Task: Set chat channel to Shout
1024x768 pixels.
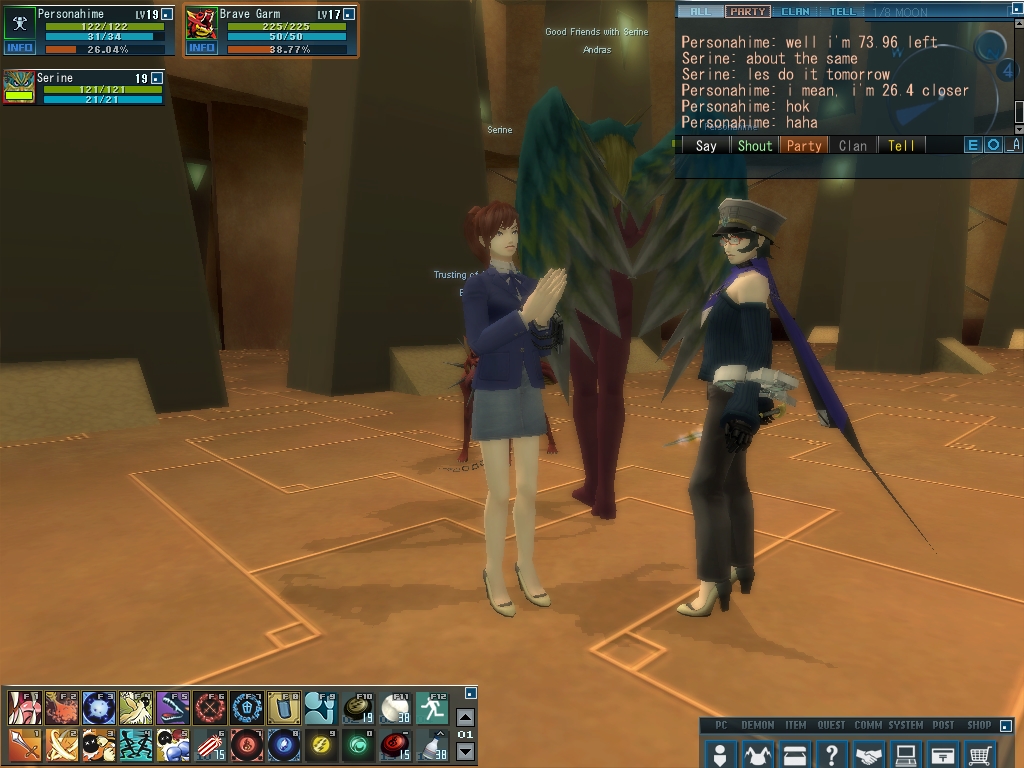Action: pyautogui.click(x=755, y=145)
